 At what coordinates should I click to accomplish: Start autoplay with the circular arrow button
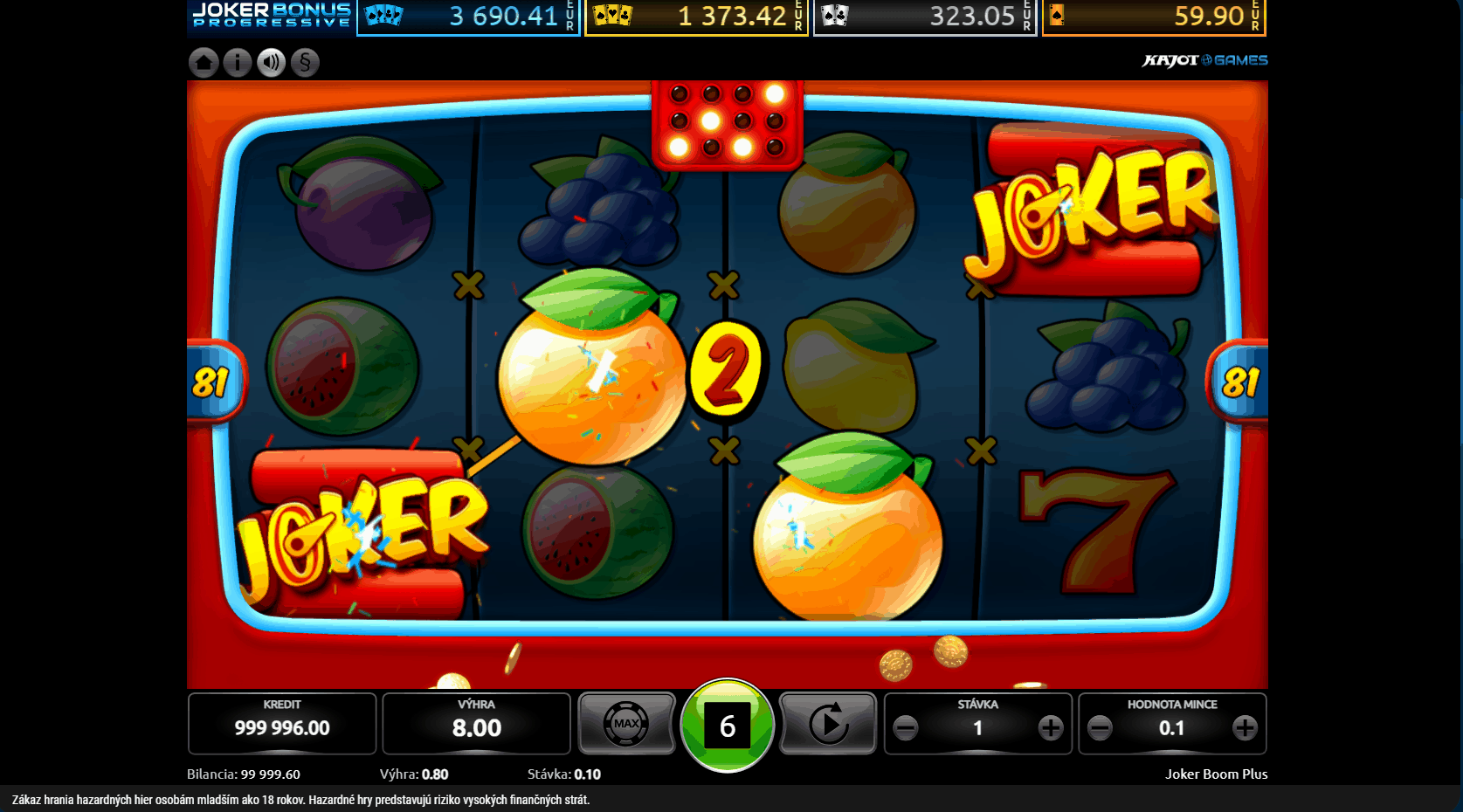[x=827, y=724]
